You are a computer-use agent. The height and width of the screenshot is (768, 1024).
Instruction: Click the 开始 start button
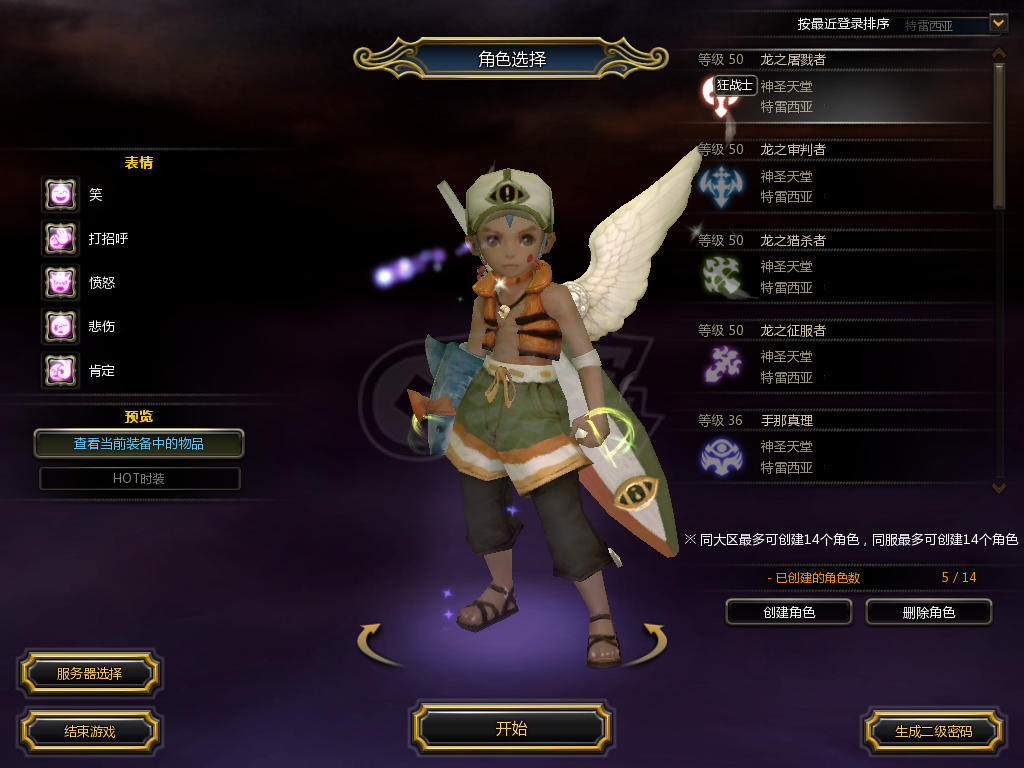point(511,728)
